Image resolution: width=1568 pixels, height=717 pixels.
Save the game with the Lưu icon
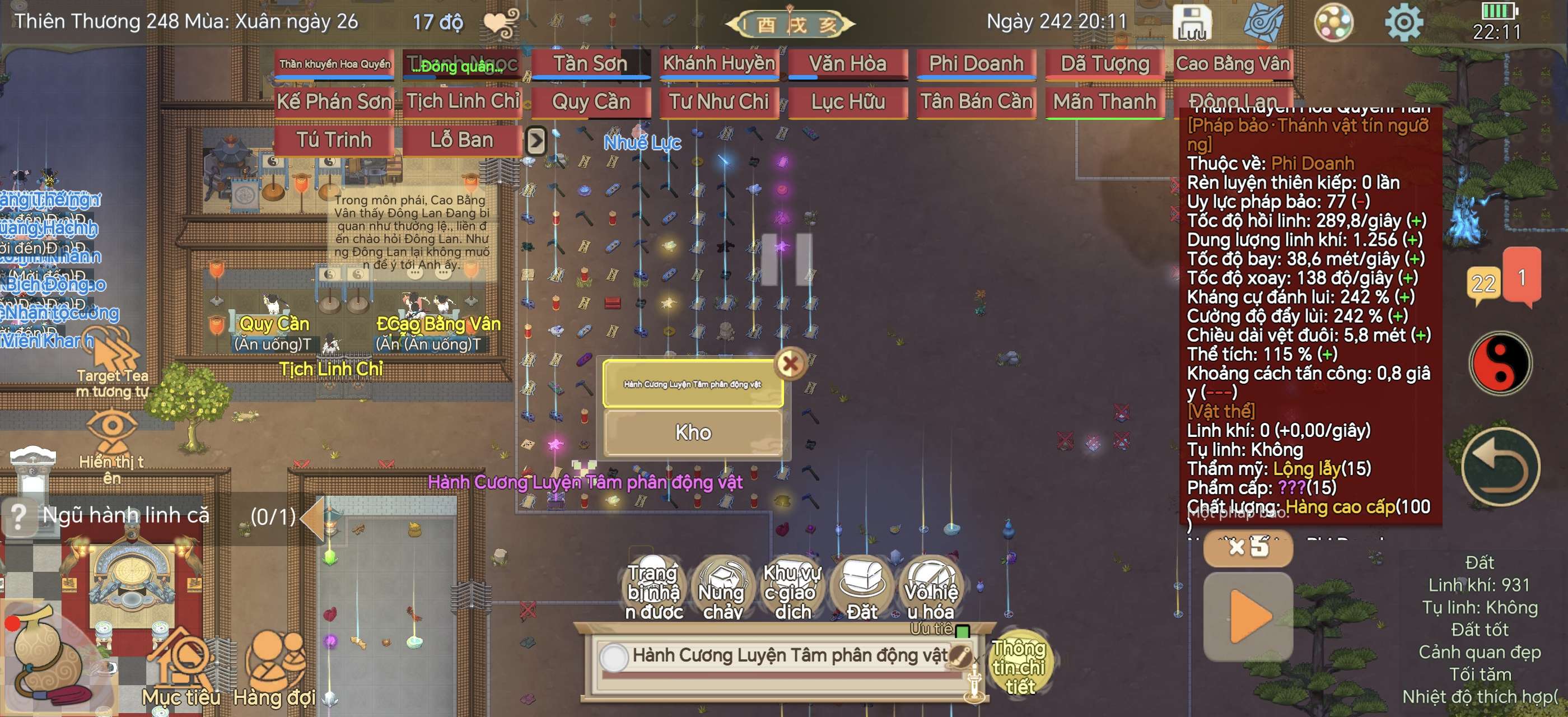tap(1191, 23)
